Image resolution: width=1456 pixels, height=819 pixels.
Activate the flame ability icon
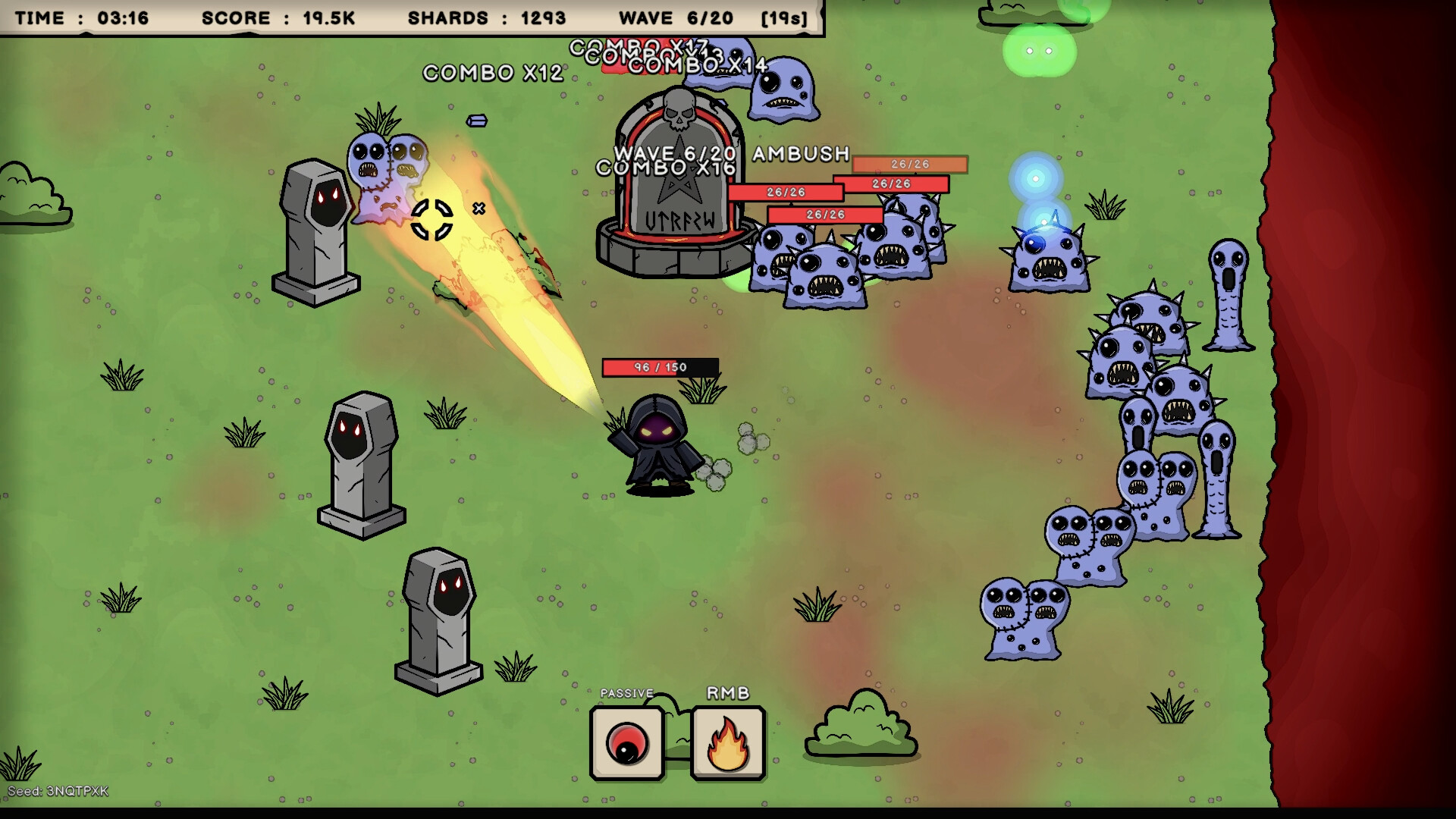(728, 742)
